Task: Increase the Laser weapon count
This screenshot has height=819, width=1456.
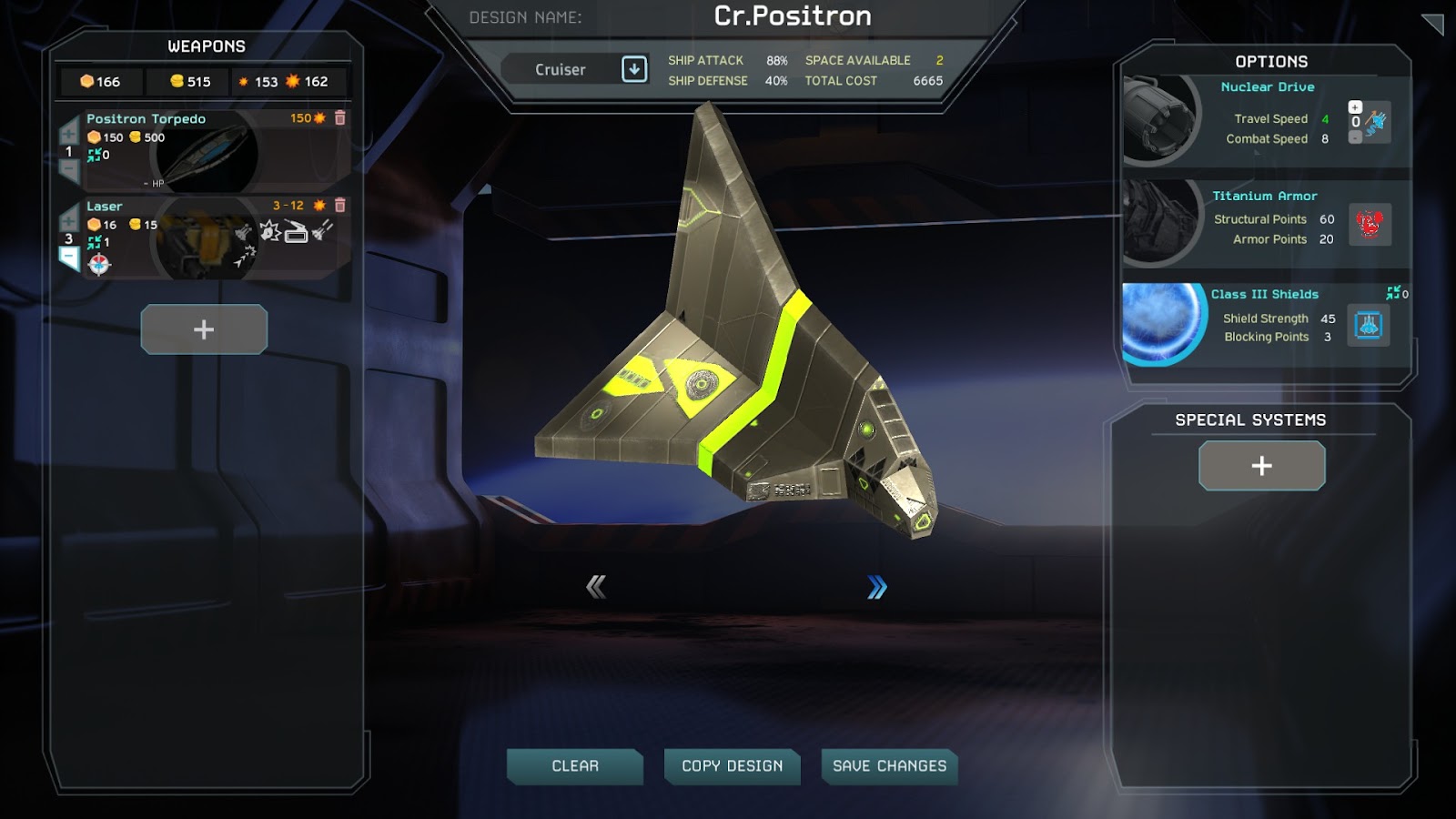Action: click(x=68, y=219)
